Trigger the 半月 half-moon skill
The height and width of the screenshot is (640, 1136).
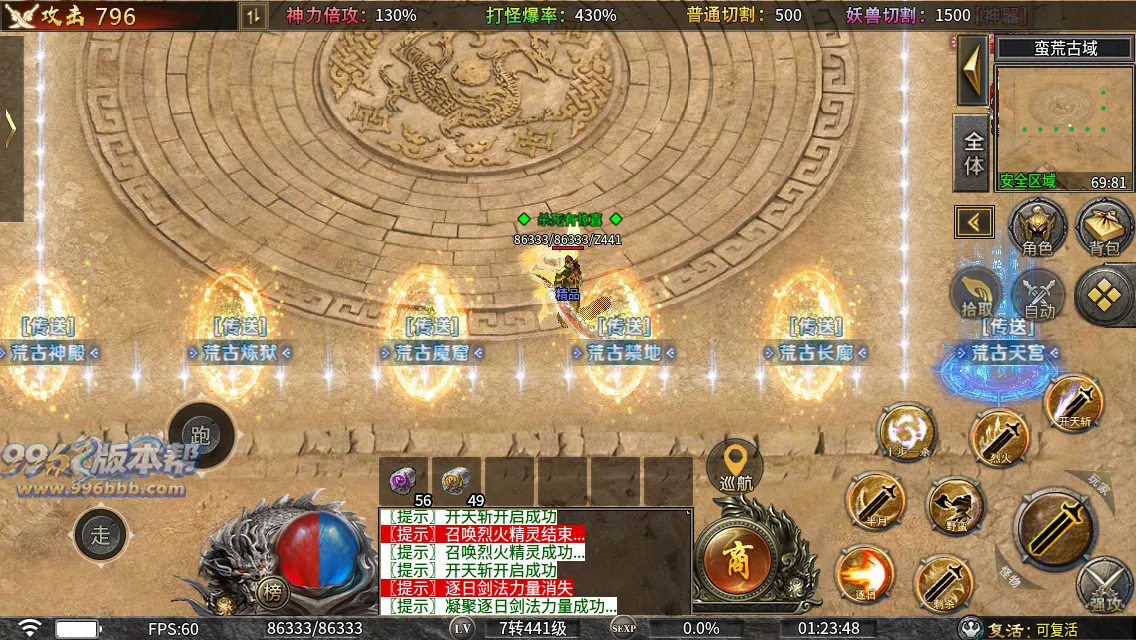[x=876, y=501]
